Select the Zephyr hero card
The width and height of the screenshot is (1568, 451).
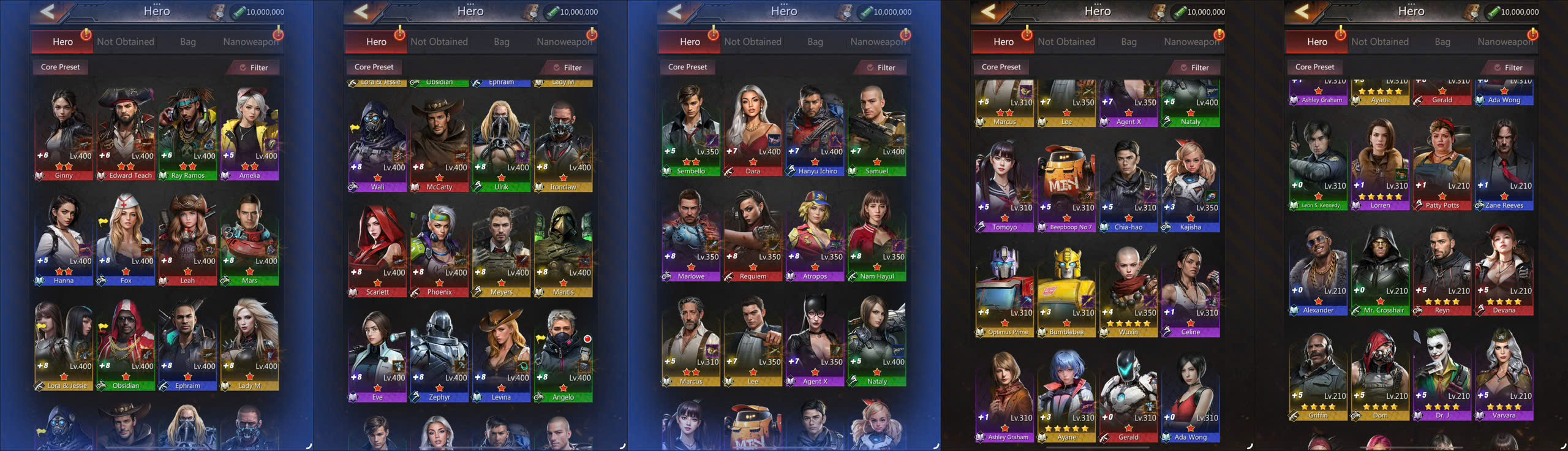click(439, 357)
